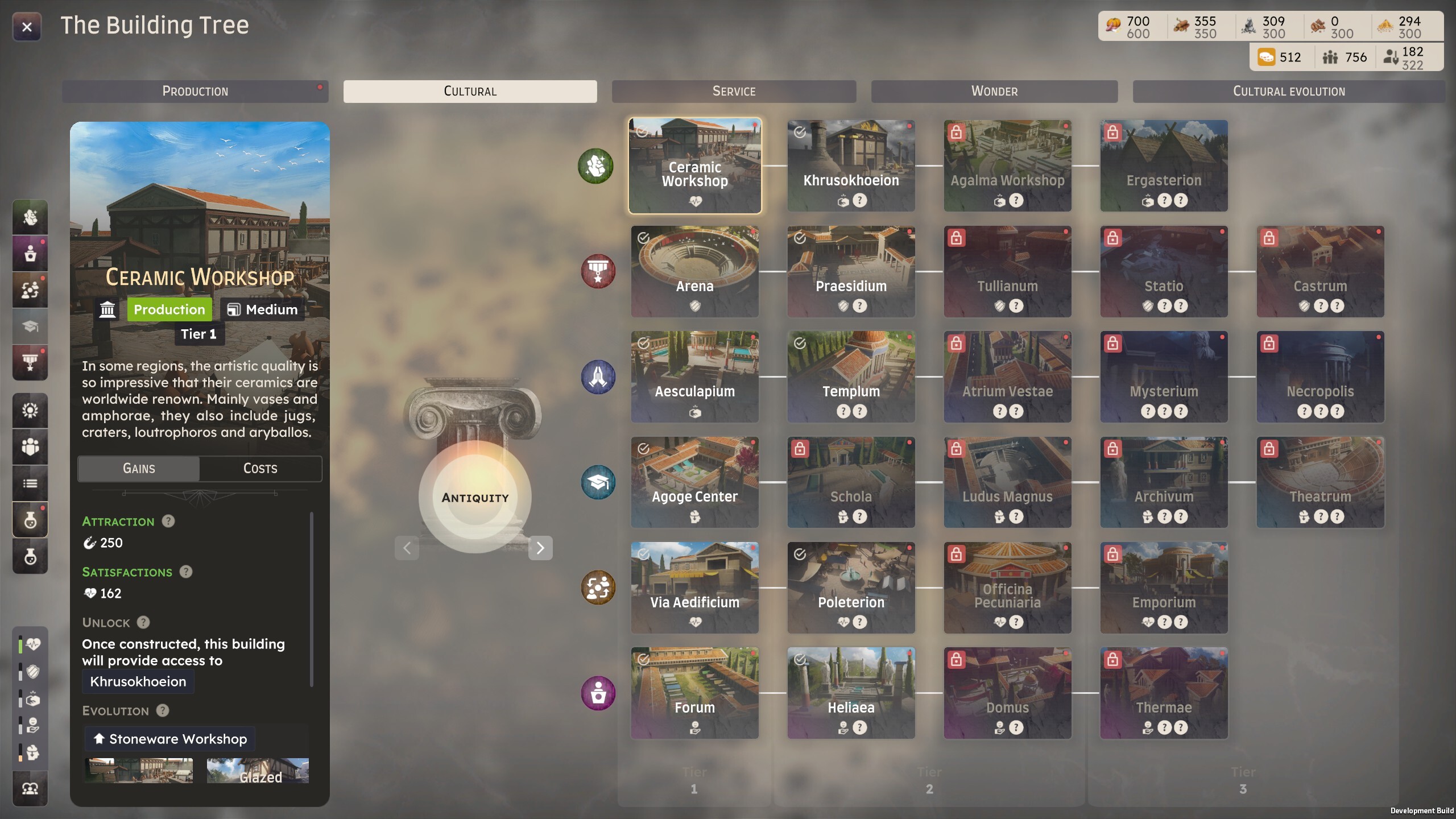The width and height of the screenshot is (1456, 819).
Task: Click the praying hands religion icon beside Aesculapium row
Action: pos(597,377)
